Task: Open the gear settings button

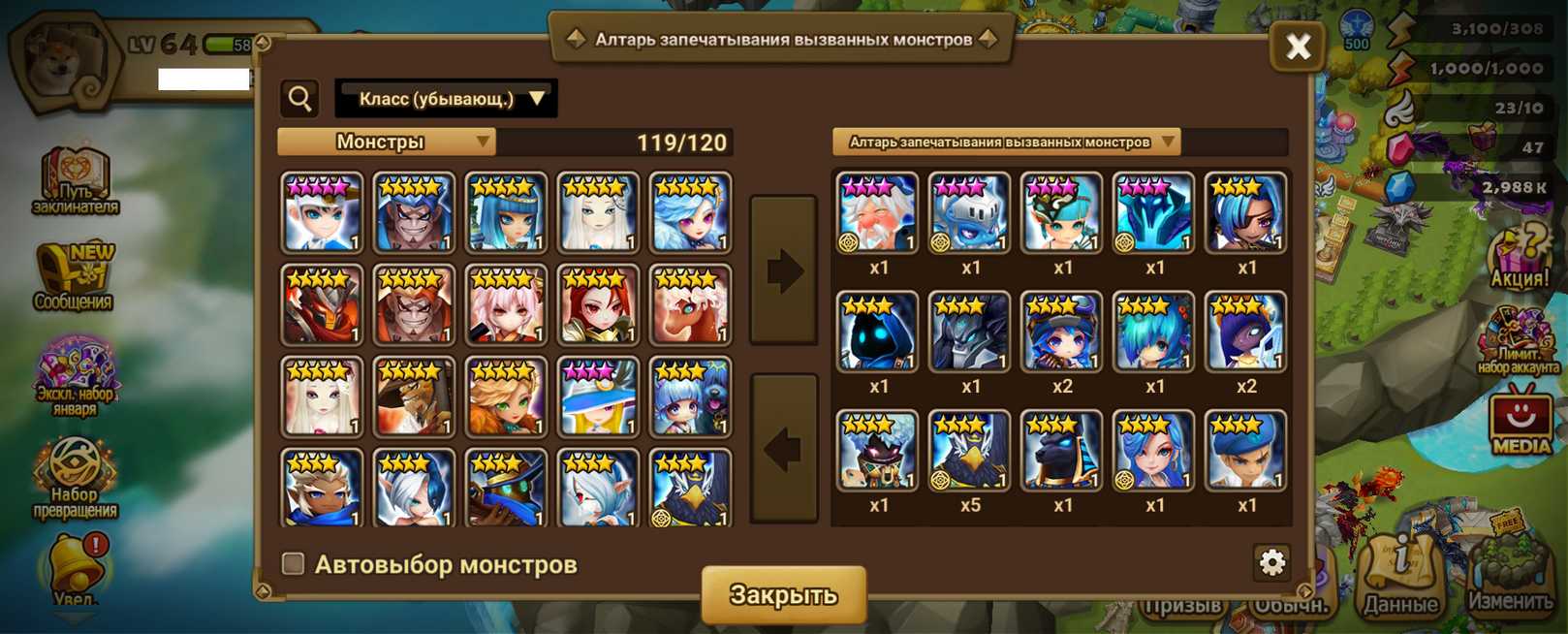Action: 1271,562
